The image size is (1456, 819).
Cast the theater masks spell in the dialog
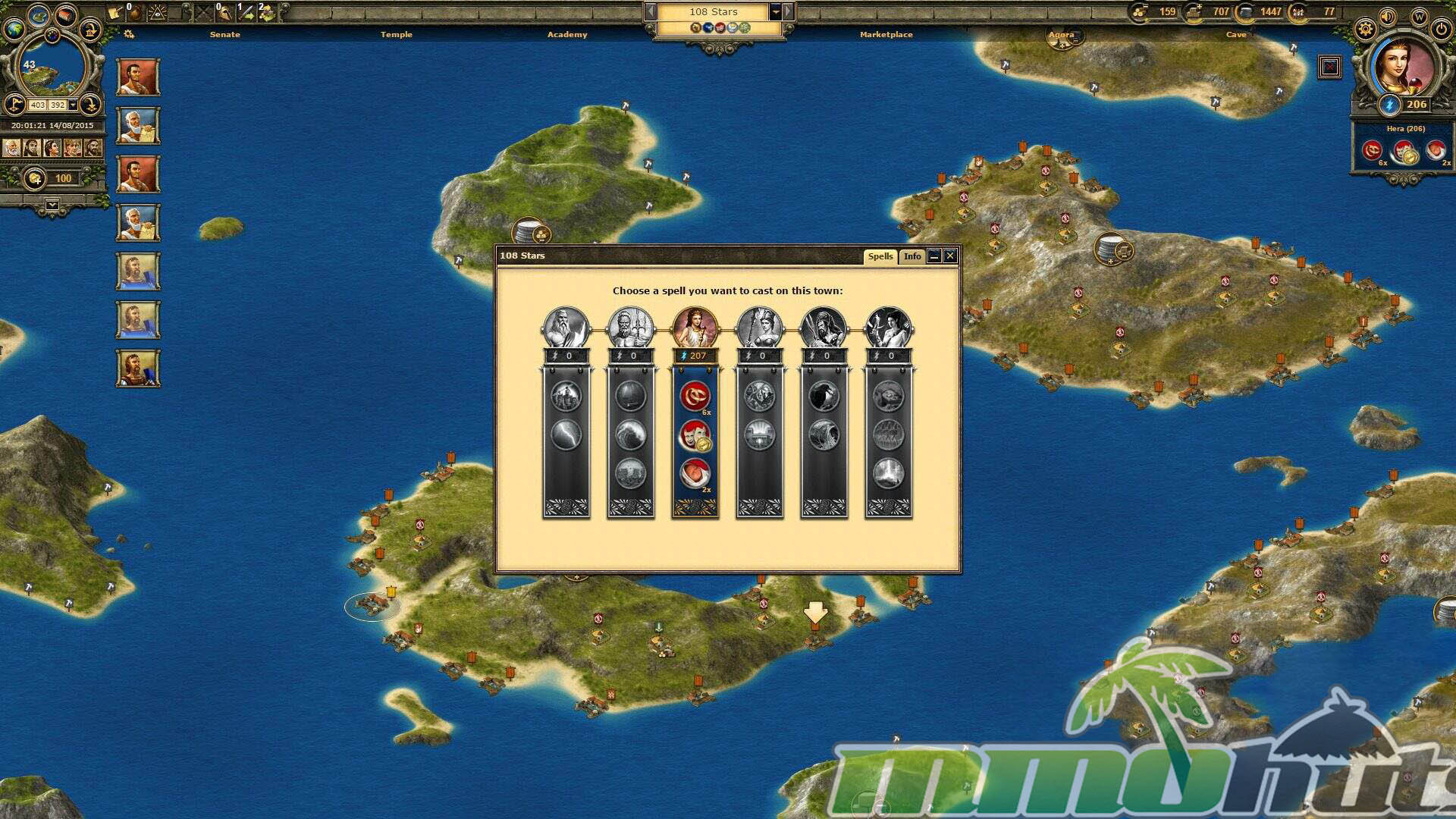click(x=695, y=435)
